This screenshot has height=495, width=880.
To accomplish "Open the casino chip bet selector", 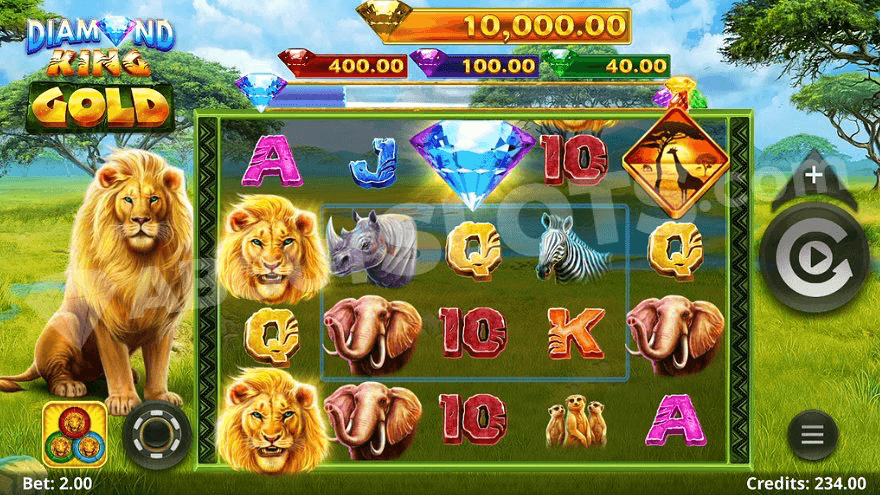I will tap(157, 435).
